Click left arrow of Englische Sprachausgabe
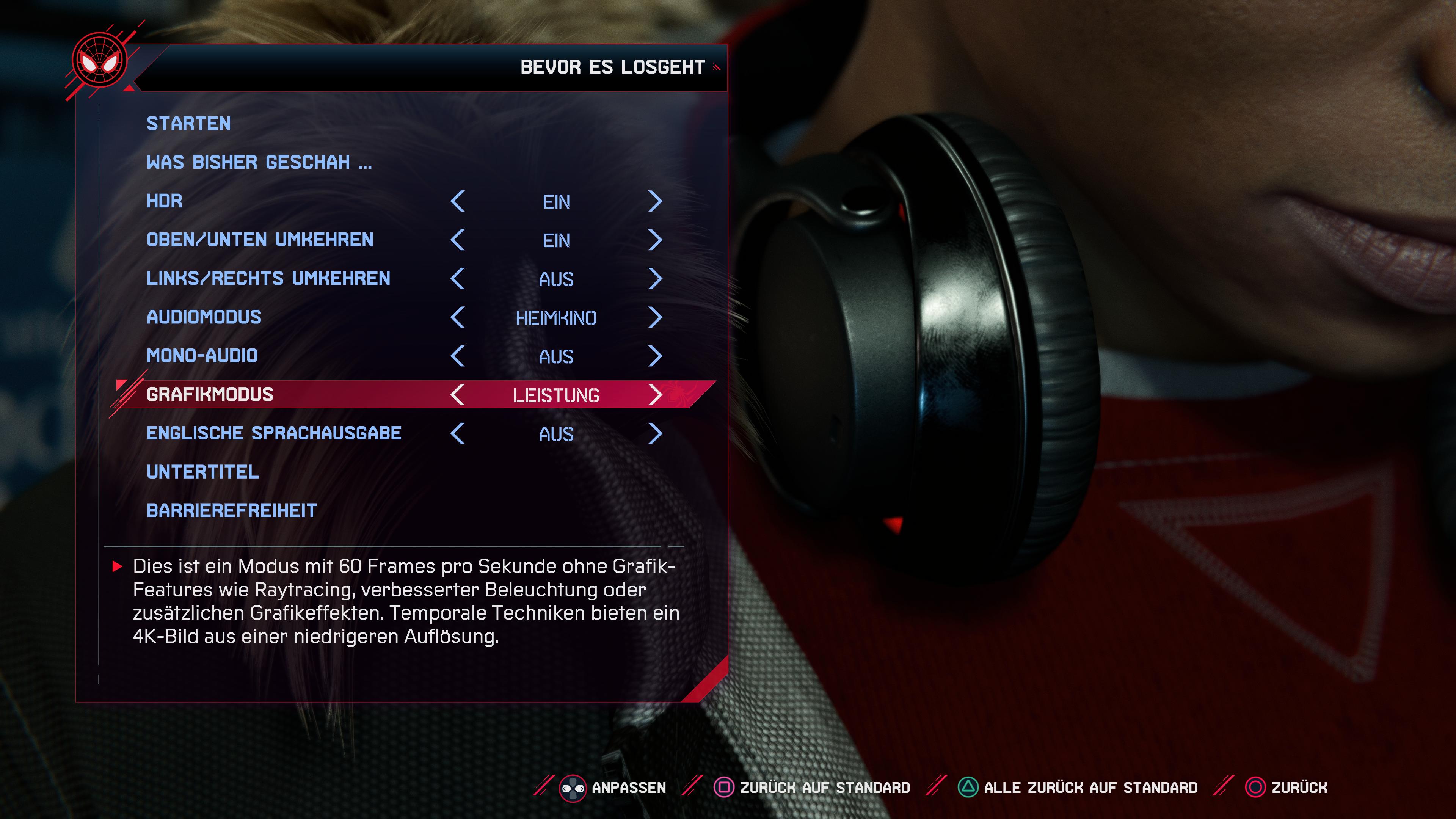 pyautogui.click(x=458, y=433)
